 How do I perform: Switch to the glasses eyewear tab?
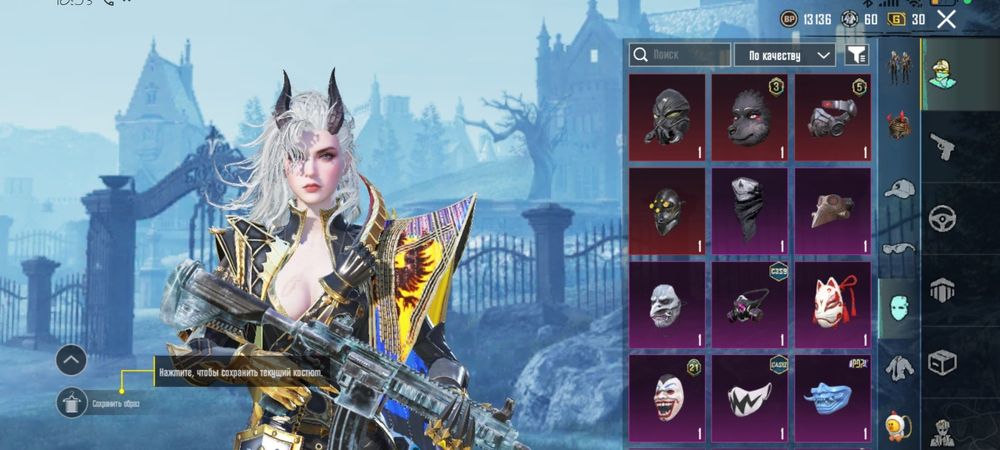point(899,247)
